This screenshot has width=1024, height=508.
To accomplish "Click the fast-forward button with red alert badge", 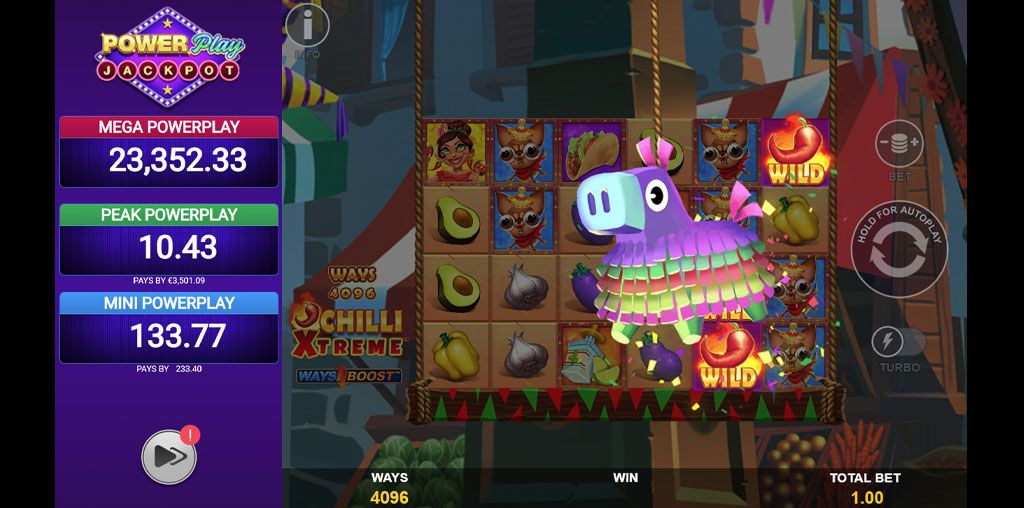I will coord(169,457).
